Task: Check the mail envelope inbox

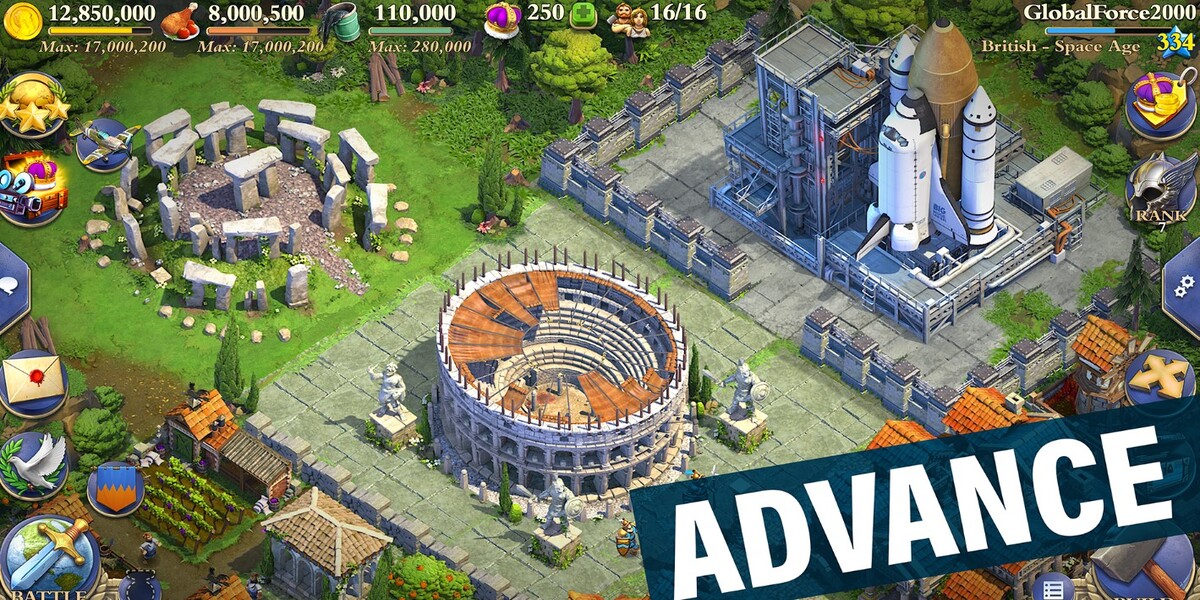Action: [x=33, y=382]
